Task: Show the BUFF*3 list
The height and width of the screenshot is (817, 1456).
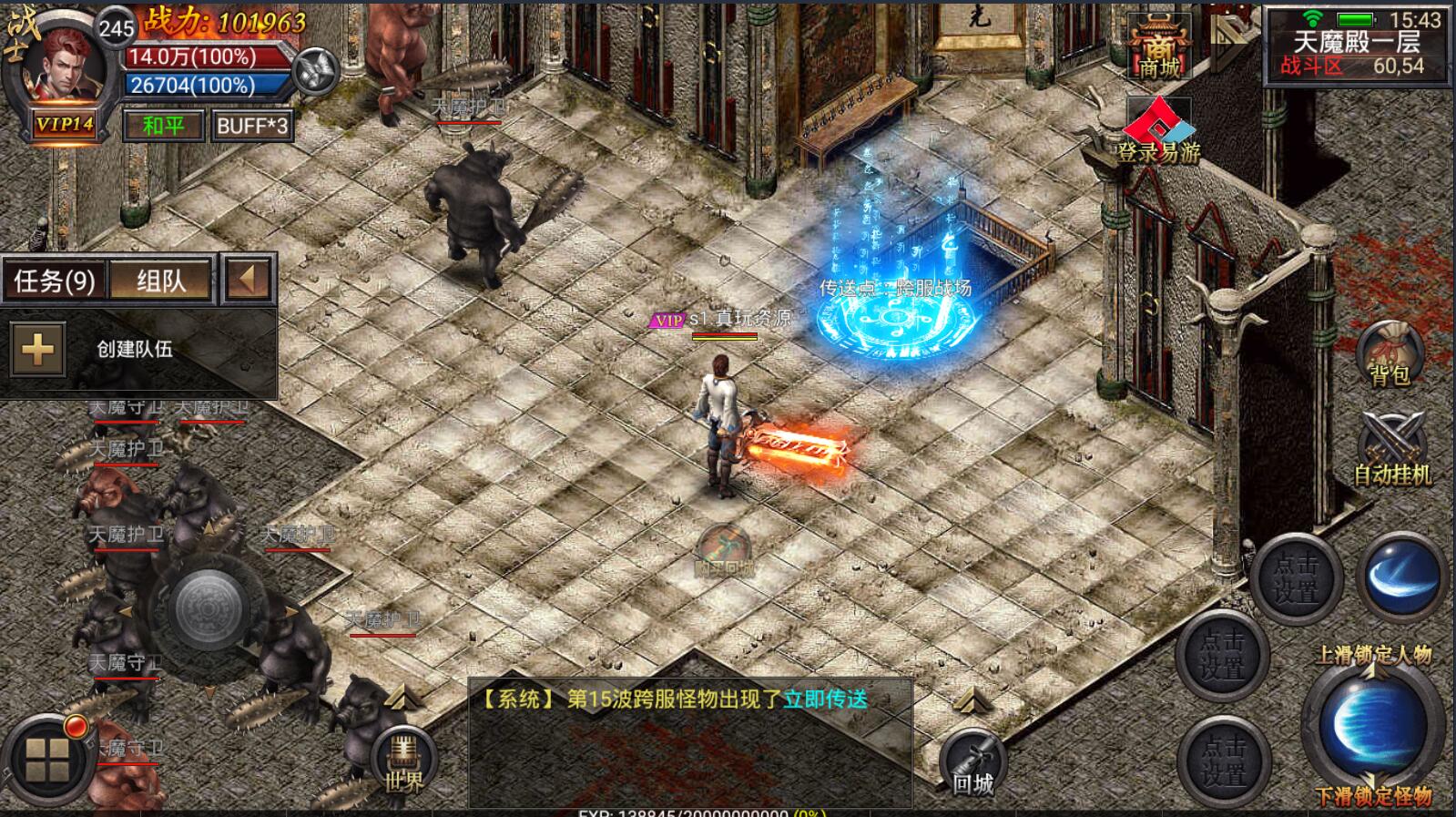Action: tap(252, 126)
